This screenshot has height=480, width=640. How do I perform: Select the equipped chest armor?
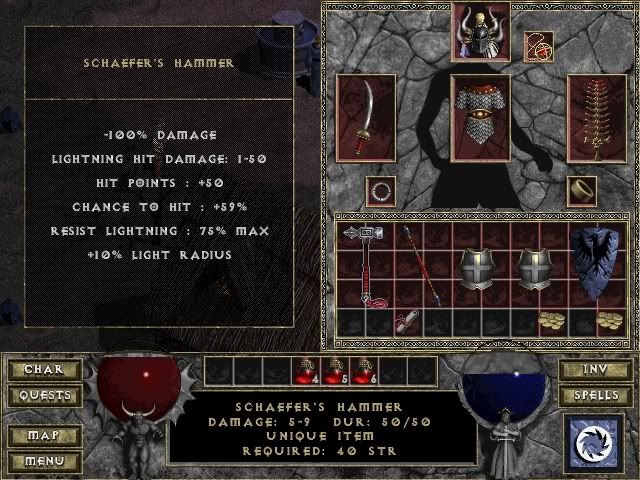pos(481,118)
